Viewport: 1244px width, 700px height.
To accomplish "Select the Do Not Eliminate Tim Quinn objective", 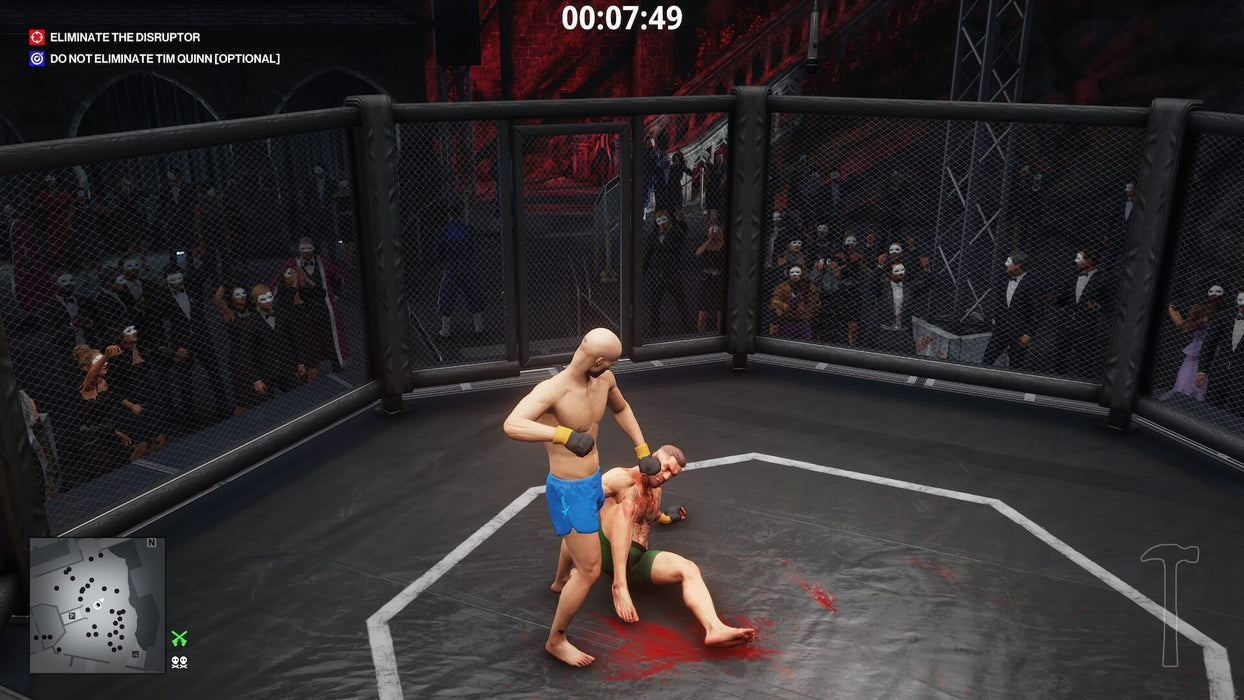I will click(x=164, y=59).
